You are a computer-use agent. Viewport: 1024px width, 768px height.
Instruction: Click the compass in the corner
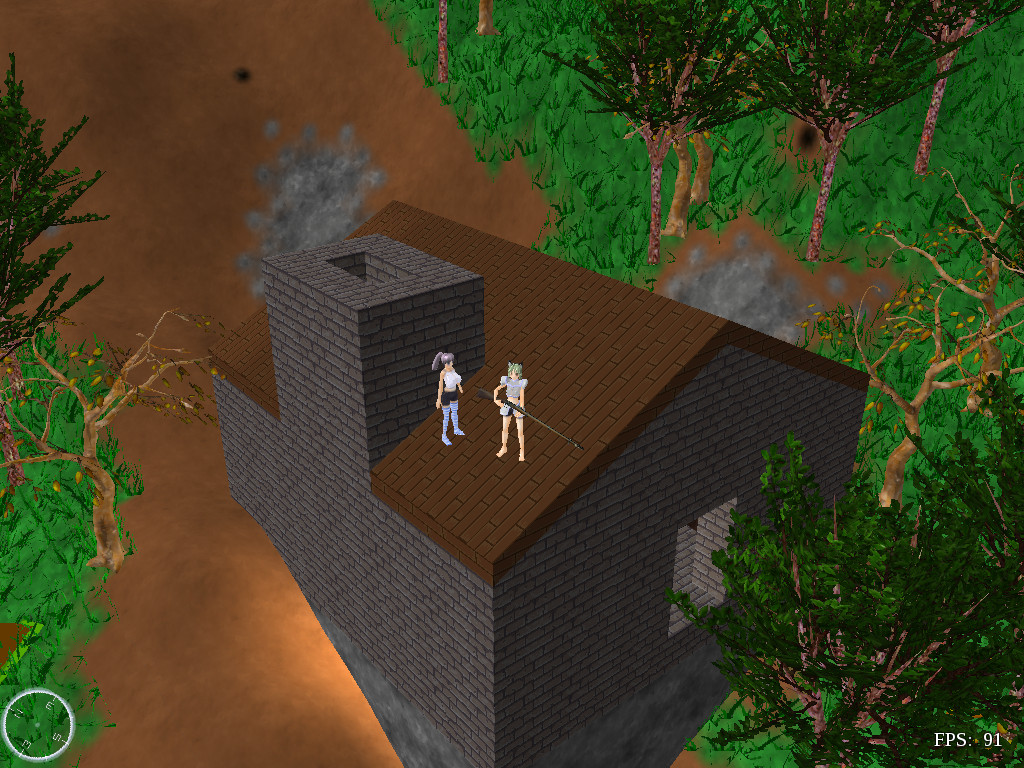click(38, 724)
